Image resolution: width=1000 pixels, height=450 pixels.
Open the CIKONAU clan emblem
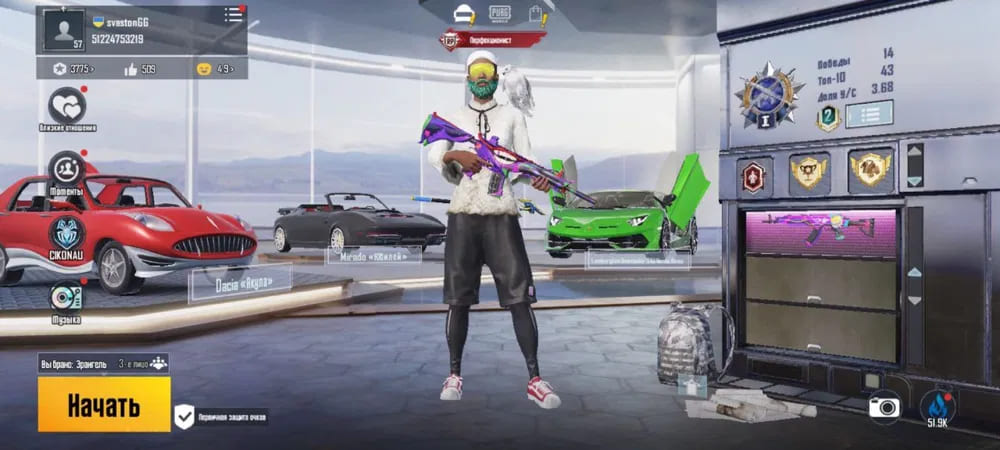click(67, 232)
